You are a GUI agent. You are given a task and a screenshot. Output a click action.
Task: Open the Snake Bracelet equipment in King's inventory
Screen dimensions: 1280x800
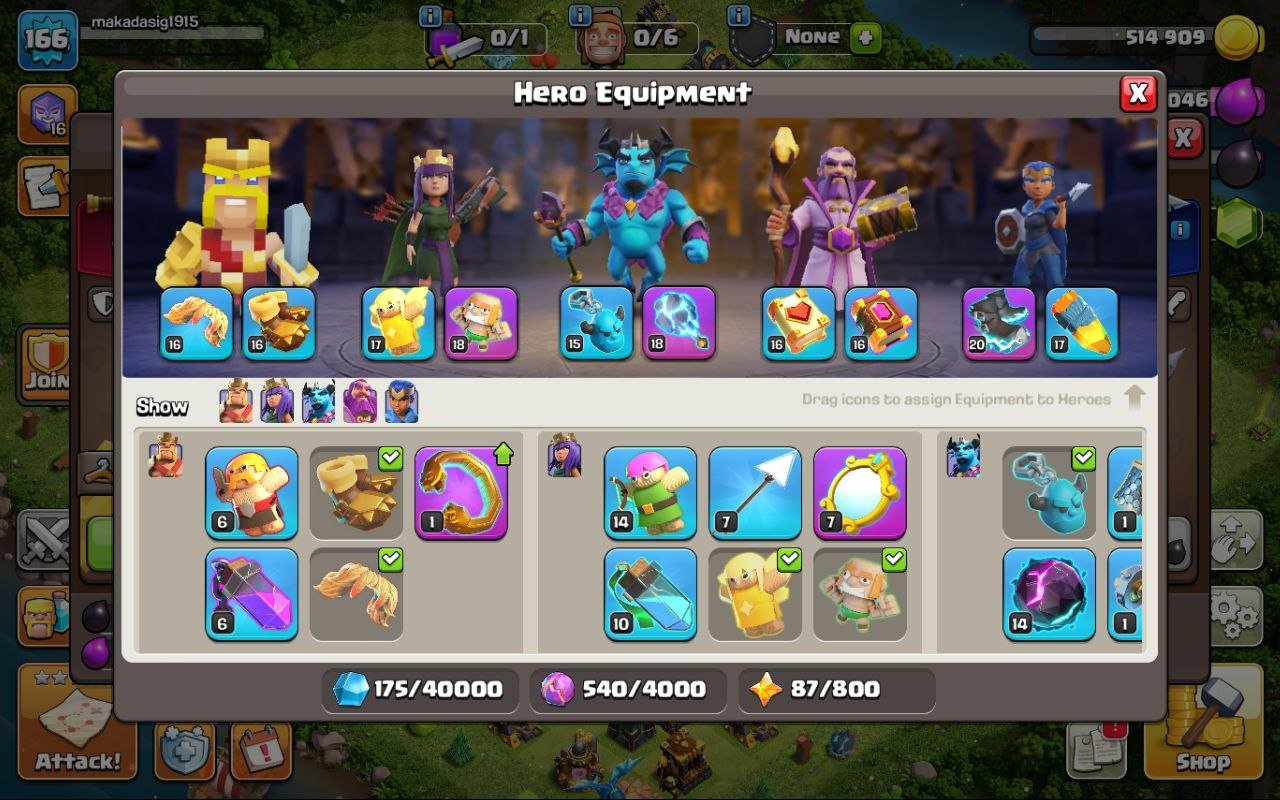(x=461, y=492)
